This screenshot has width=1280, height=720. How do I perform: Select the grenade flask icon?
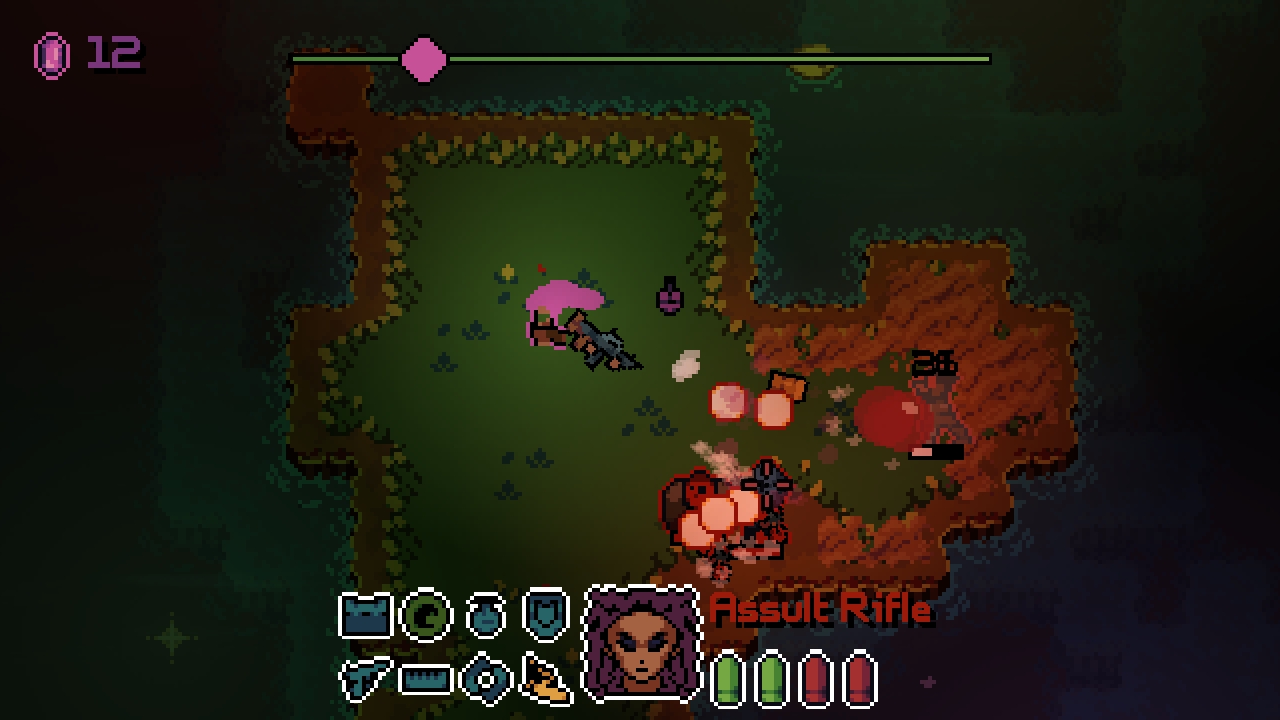(485, 614)
